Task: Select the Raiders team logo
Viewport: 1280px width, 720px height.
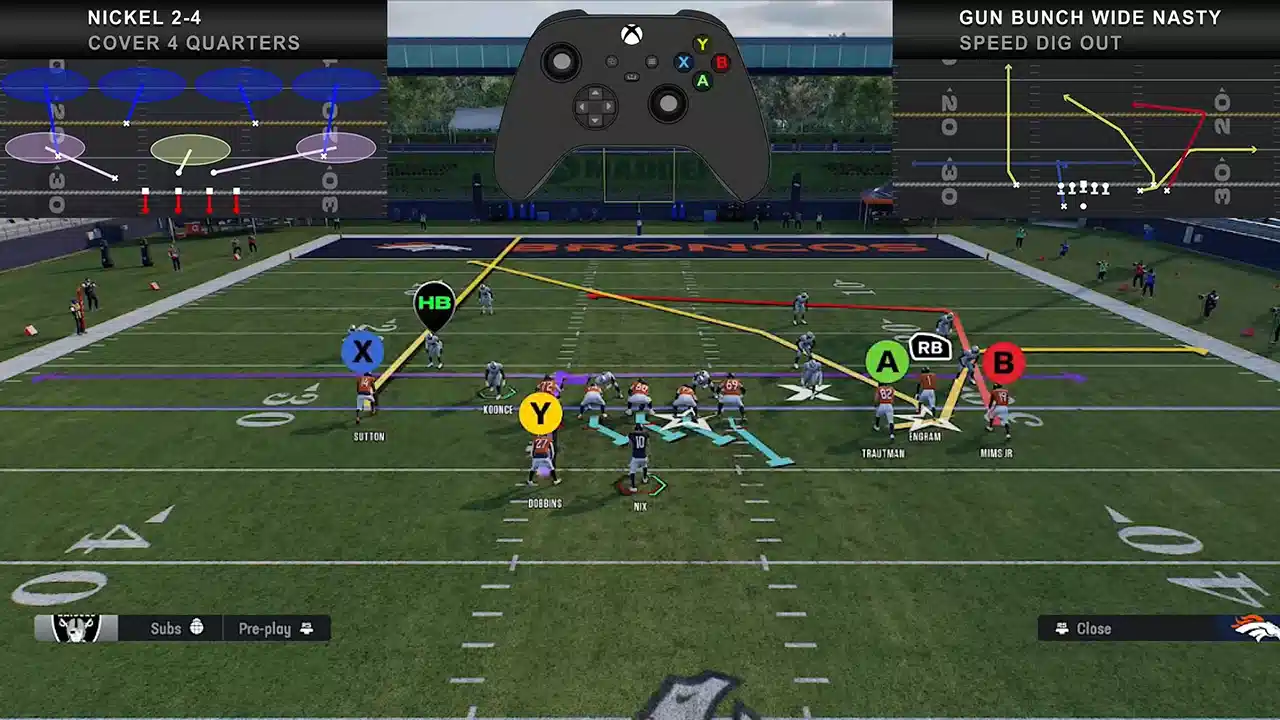Action: coord(75,628)
